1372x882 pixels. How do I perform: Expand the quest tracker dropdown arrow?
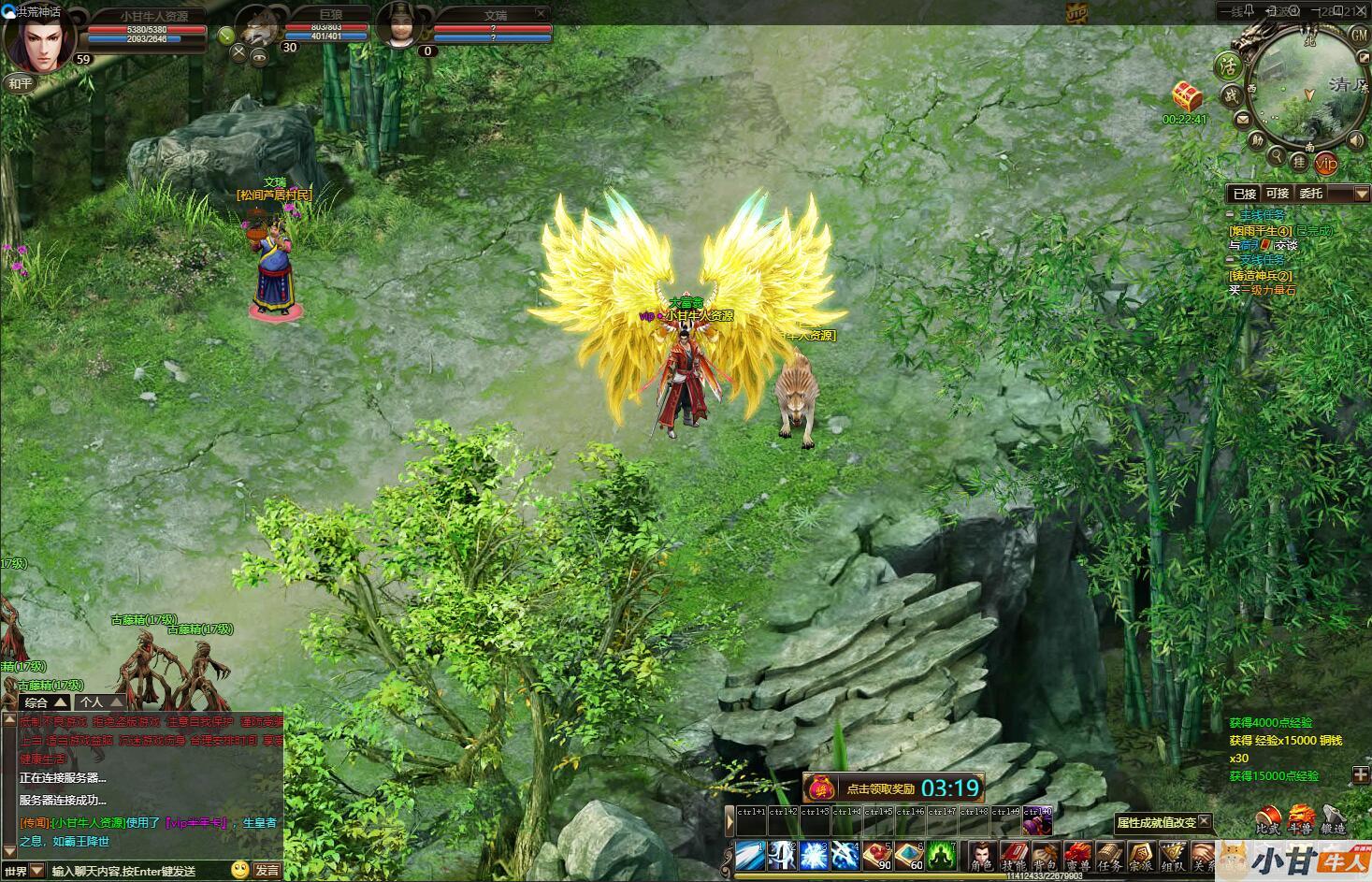[1361, 194]
